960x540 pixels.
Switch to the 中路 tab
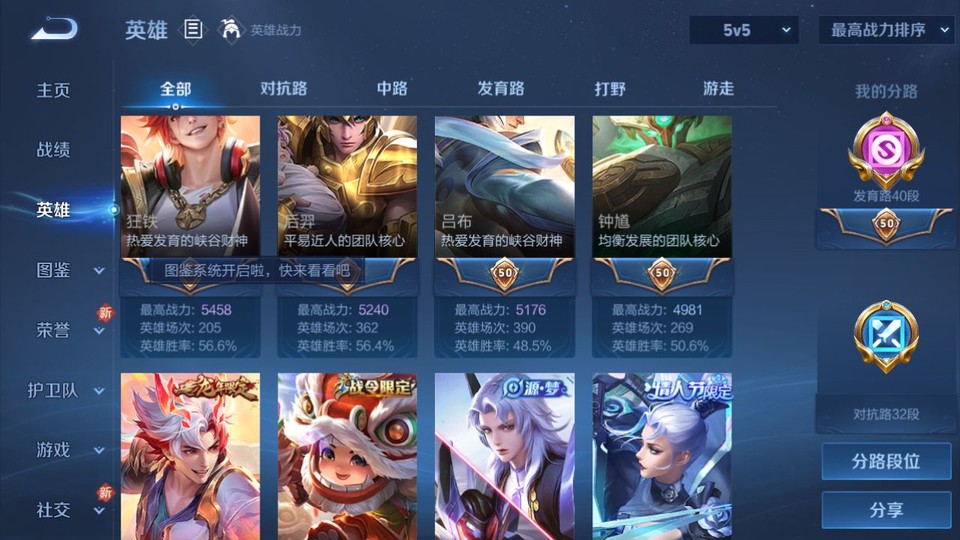tap(392, 89)
